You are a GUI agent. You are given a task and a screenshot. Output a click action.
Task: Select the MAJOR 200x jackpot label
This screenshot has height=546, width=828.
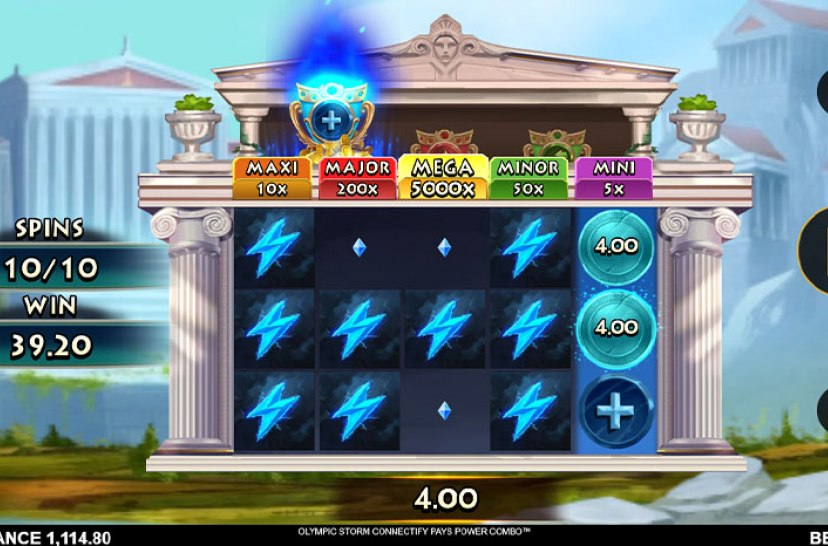click(x=358, y=178)
